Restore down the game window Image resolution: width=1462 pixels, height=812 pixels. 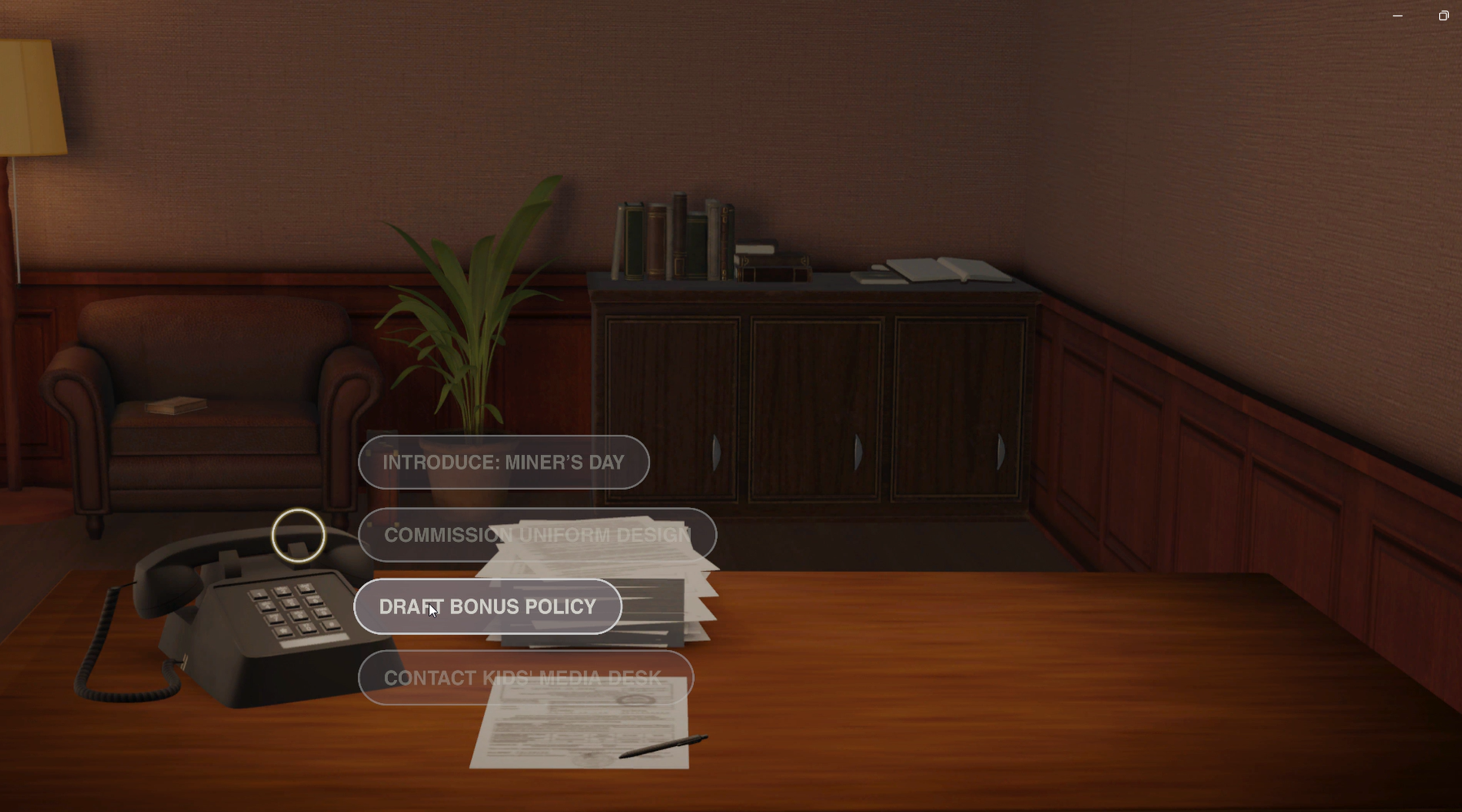(1443, 15)
